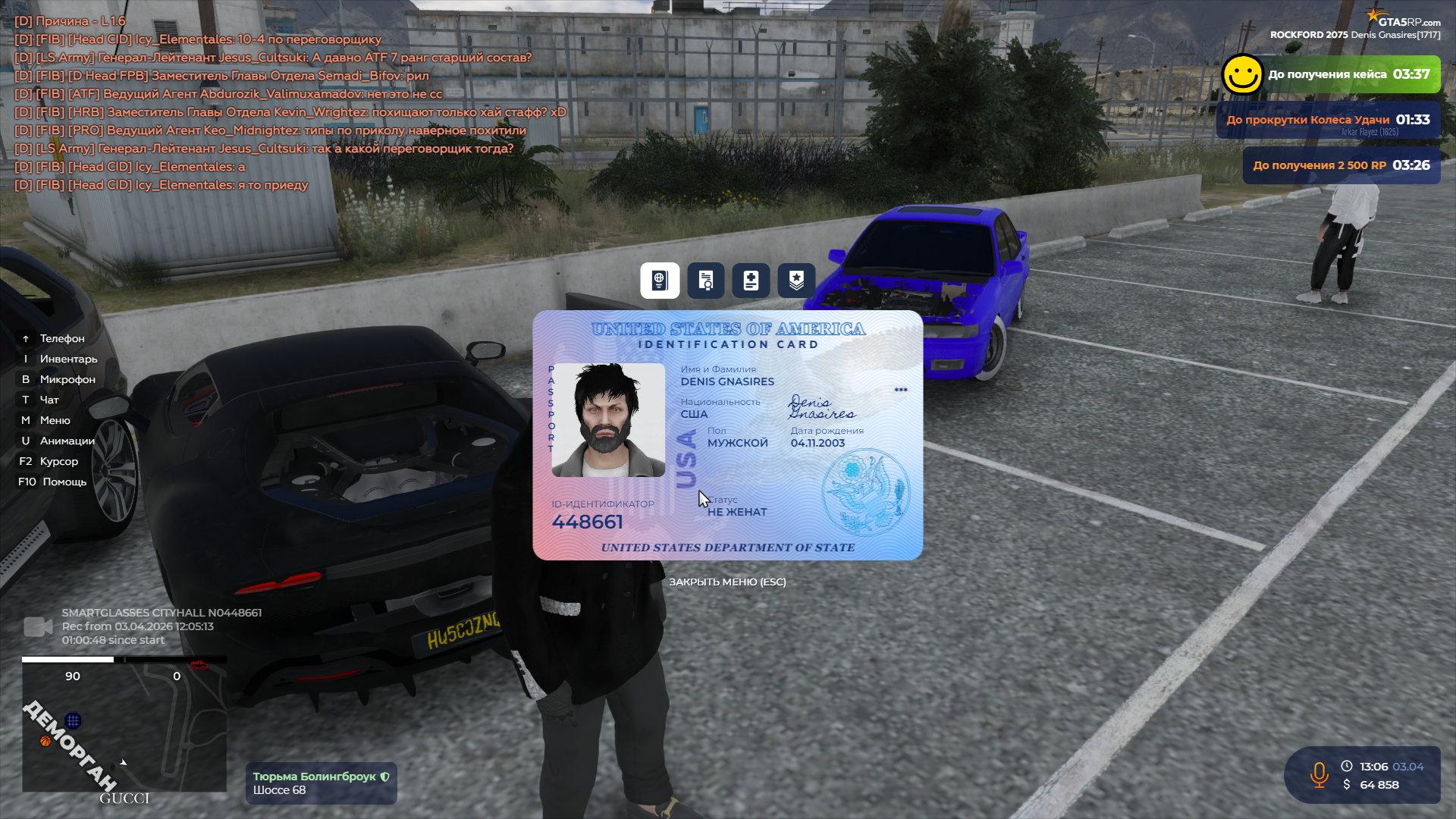Click the character photo on ID card
This screenshot has width=1456, height=819.
click(608, 420)
